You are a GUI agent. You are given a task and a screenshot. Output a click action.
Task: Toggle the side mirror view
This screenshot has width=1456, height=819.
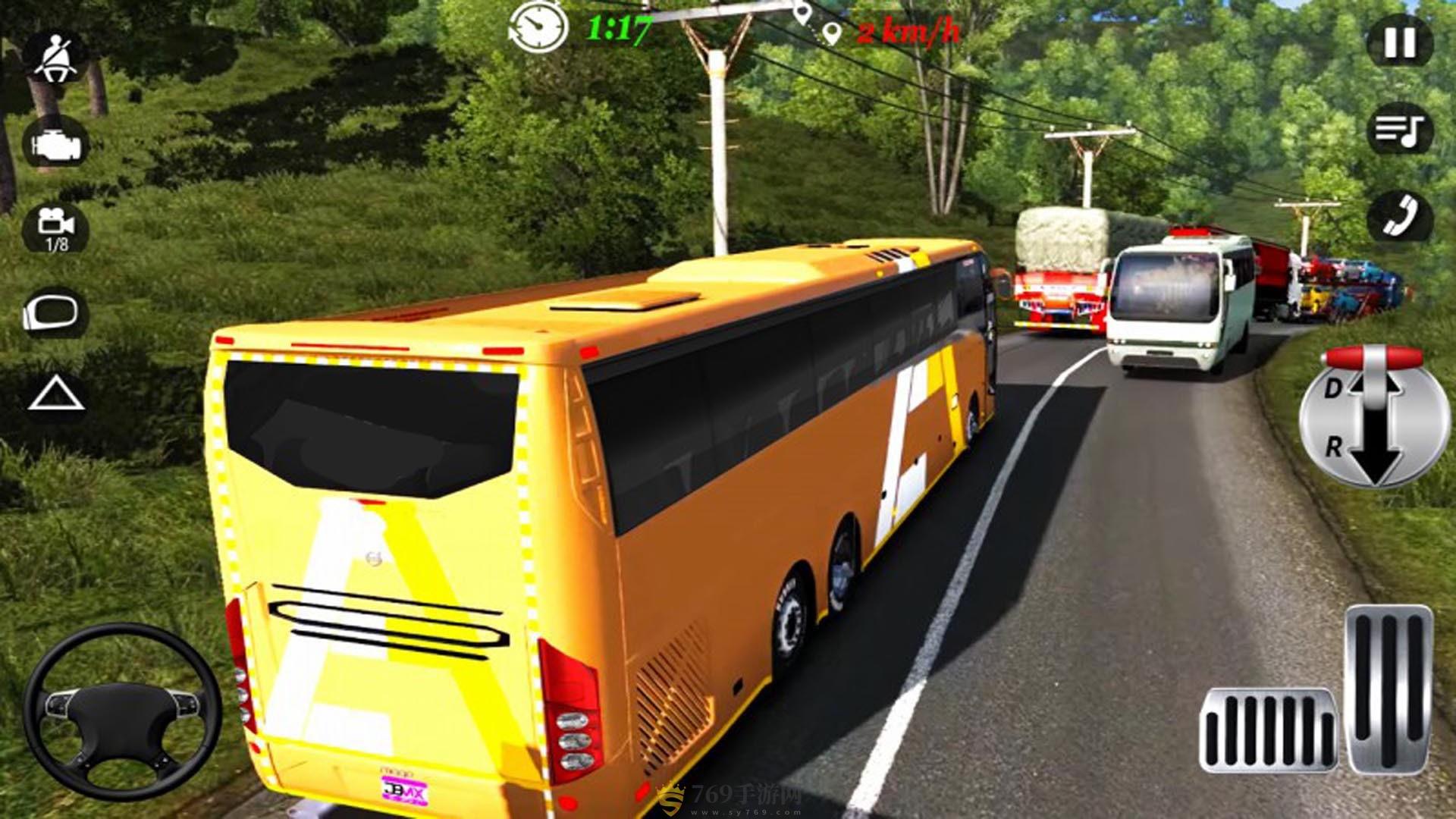pyautogui.click(x=55, y=312)
